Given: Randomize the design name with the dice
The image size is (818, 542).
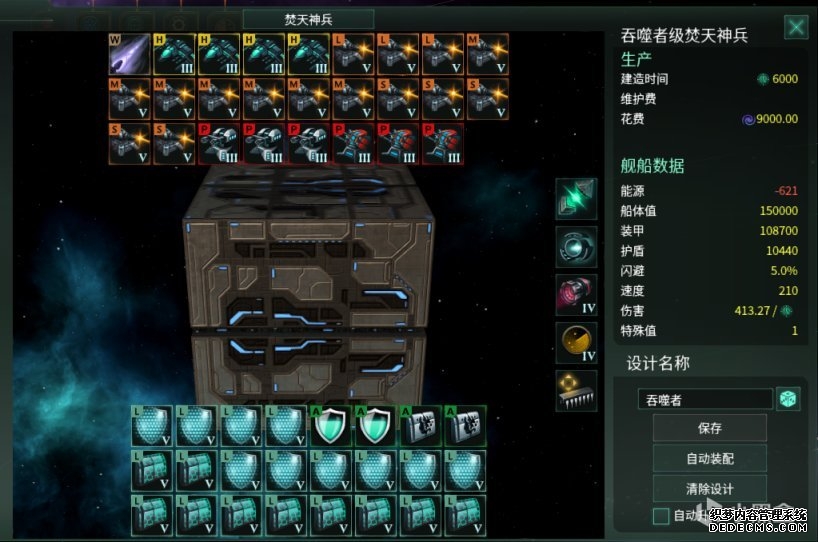Looking at the screenshot, I should coord(789,399).
